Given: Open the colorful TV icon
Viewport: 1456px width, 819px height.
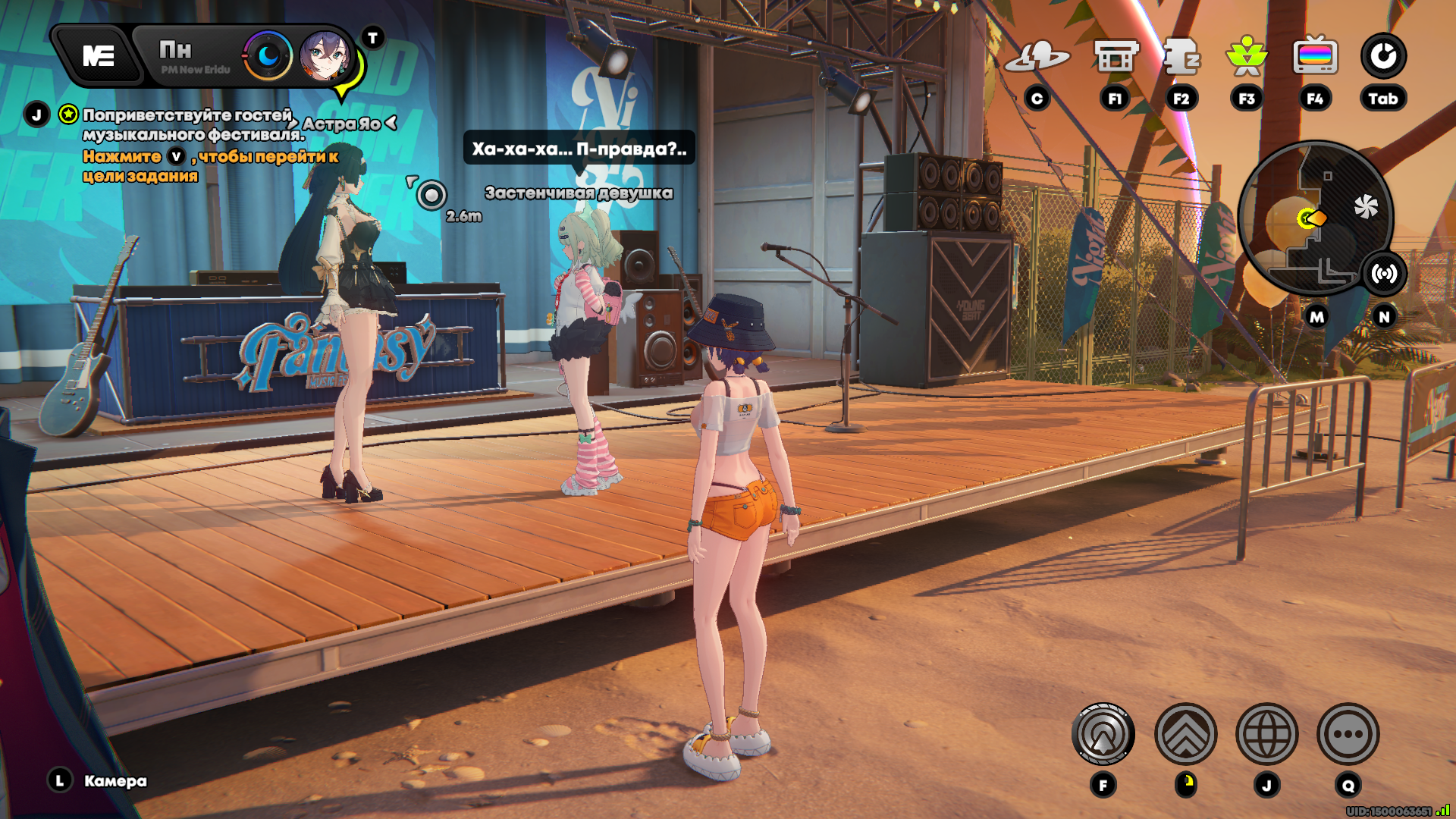Looking at the screenshot, I should (1315, 55).
